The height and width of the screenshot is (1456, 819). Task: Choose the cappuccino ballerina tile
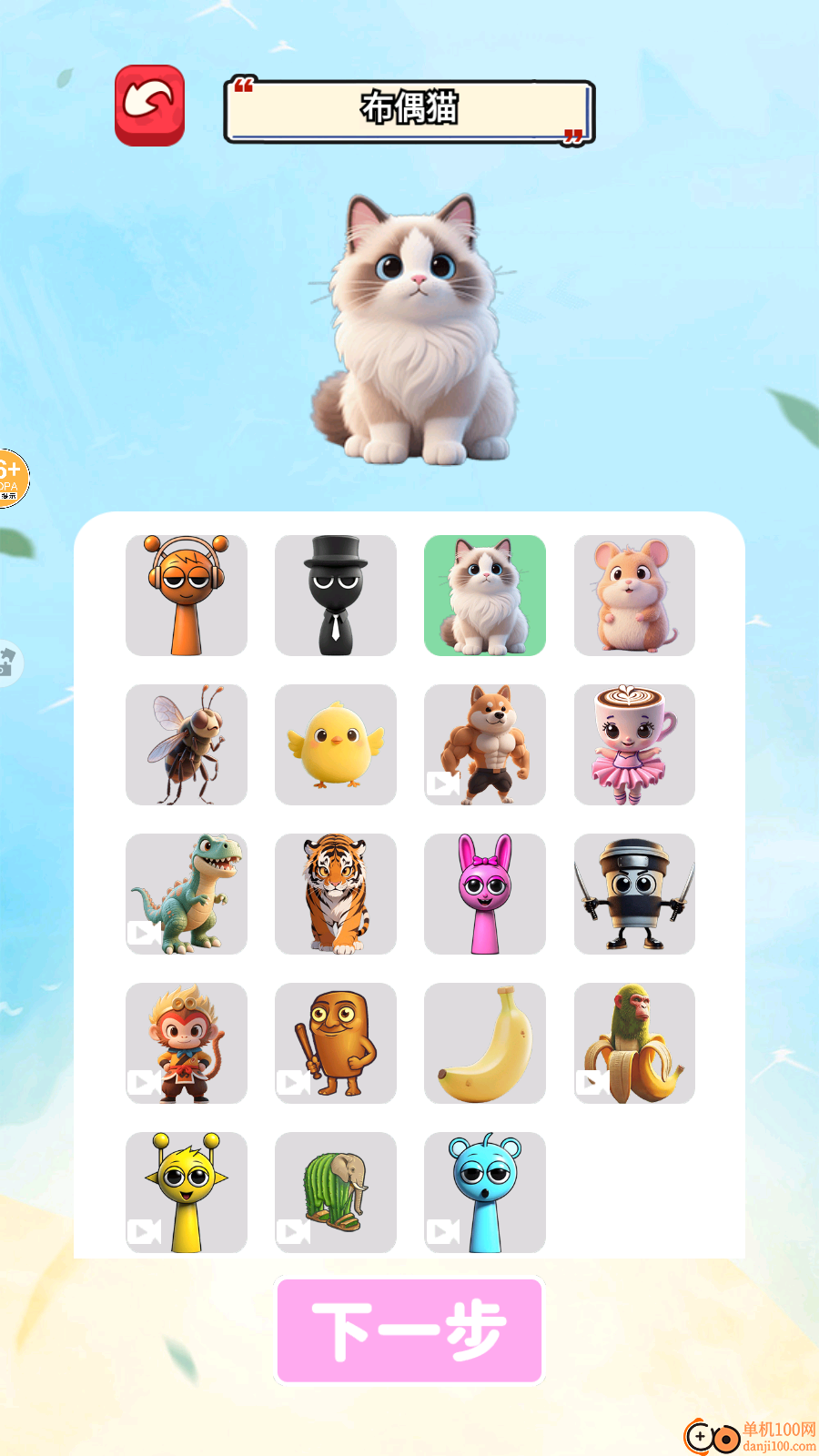634,744
